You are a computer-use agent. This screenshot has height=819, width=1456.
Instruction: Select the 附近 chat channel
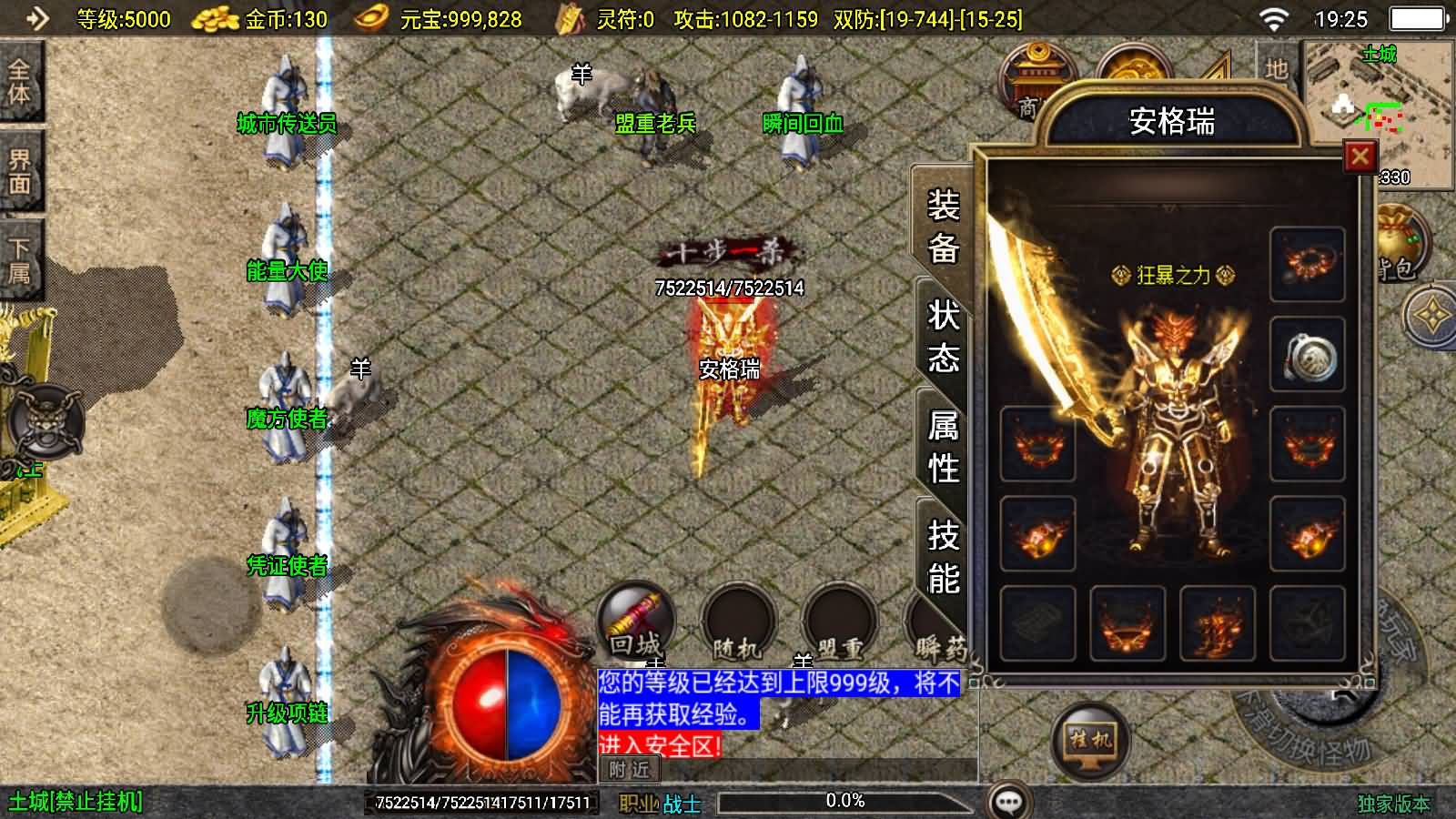click(x=629, y=770)
